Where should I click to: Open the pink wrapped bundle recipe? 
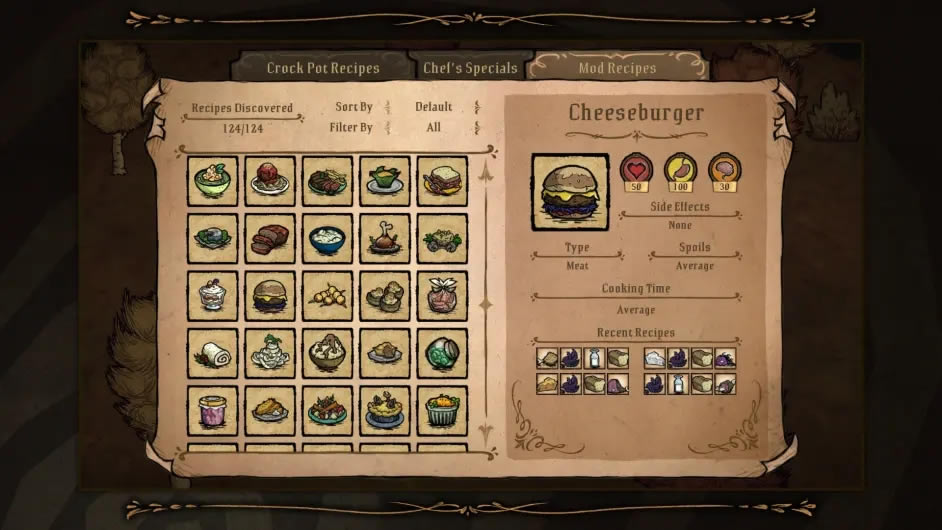442,296
